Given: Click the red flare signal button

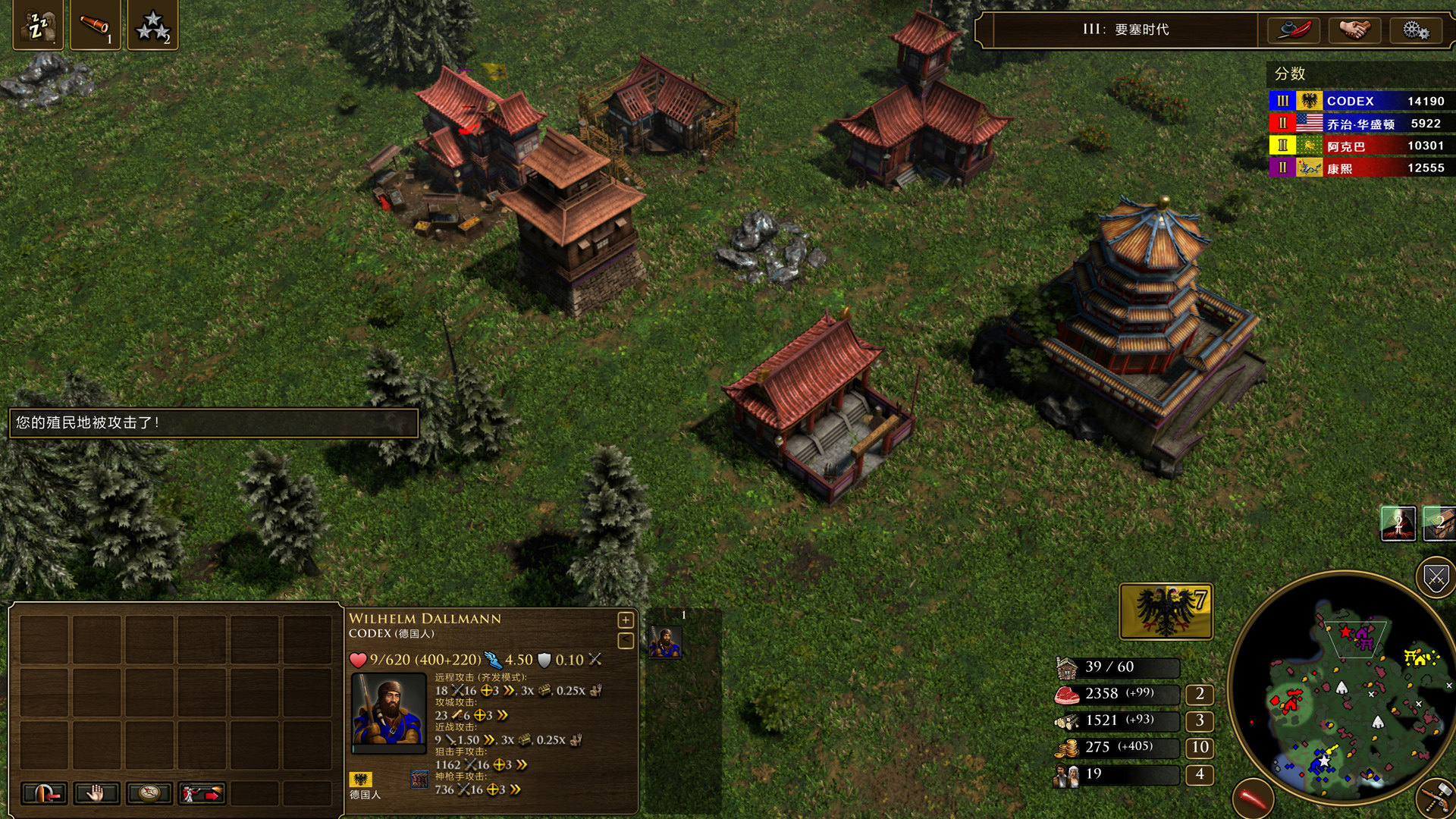Looking at the screenshot, I should (x=1253, y=798).
